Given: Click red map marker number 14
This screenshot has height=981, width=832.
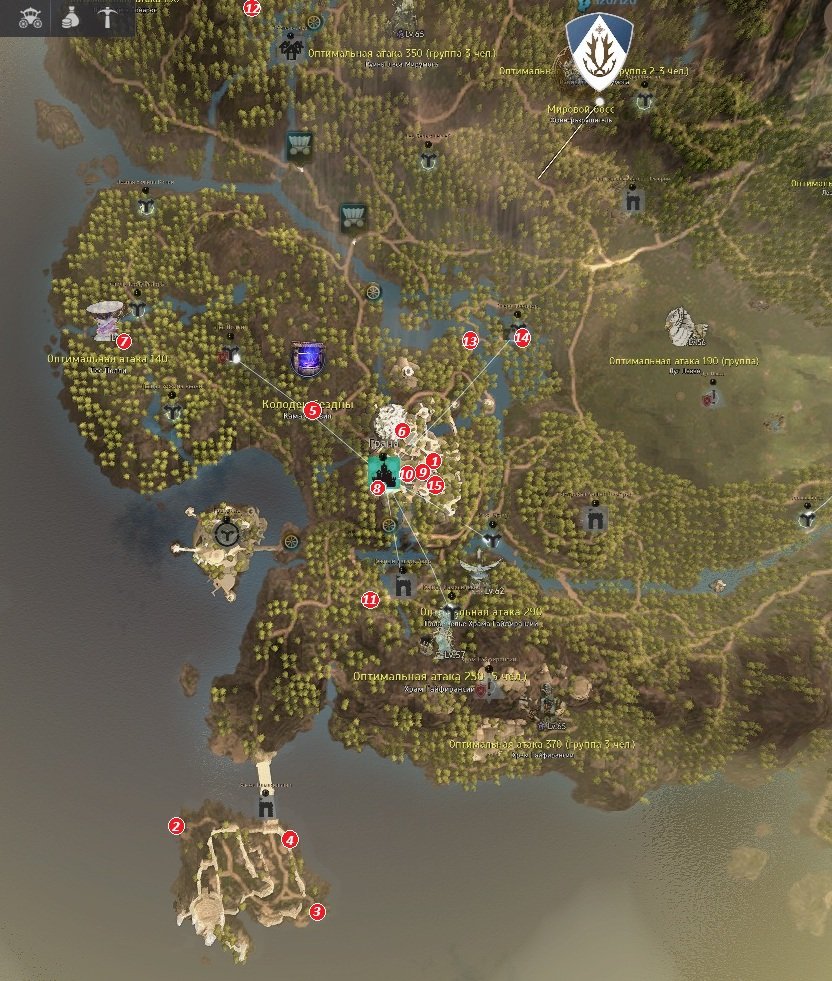Looking at the screenshot, I should pos(521,338).
